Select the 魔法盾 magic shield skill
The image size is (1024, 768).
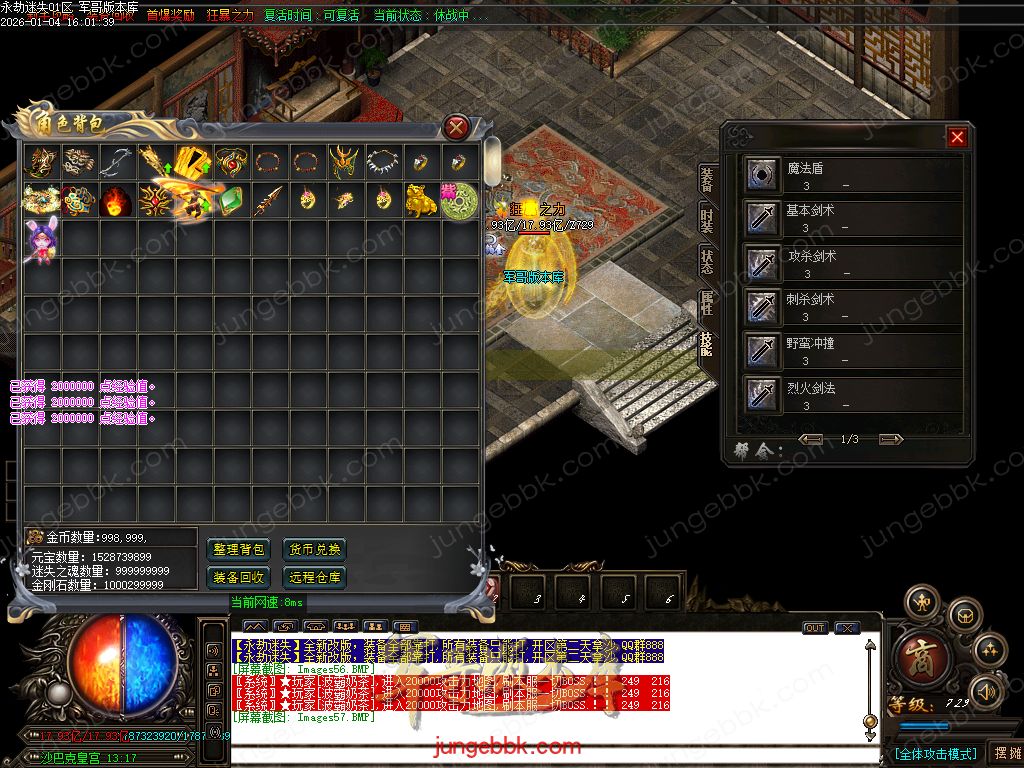point(764,175)
